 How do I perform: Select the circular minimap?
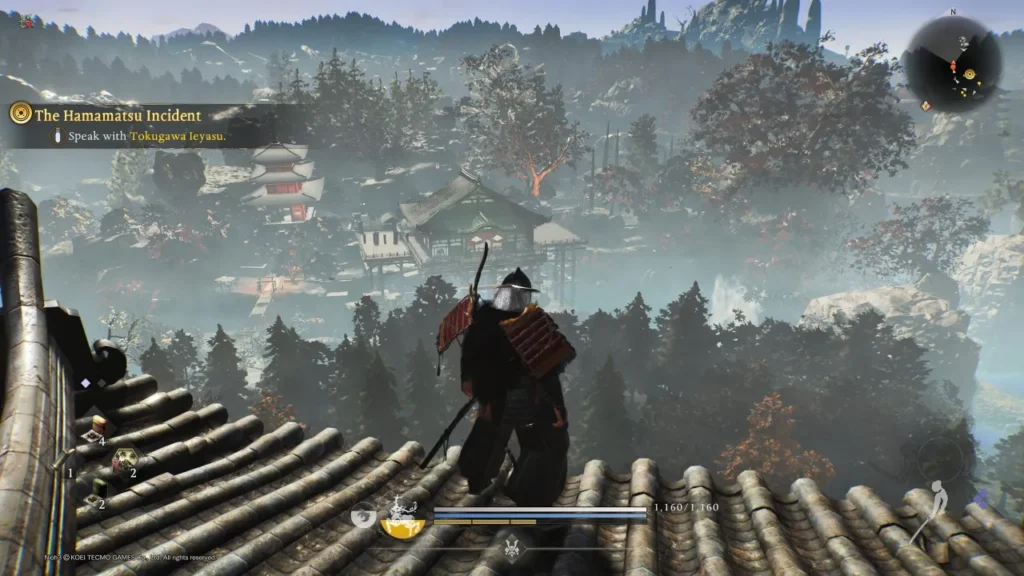coord(951,64)
